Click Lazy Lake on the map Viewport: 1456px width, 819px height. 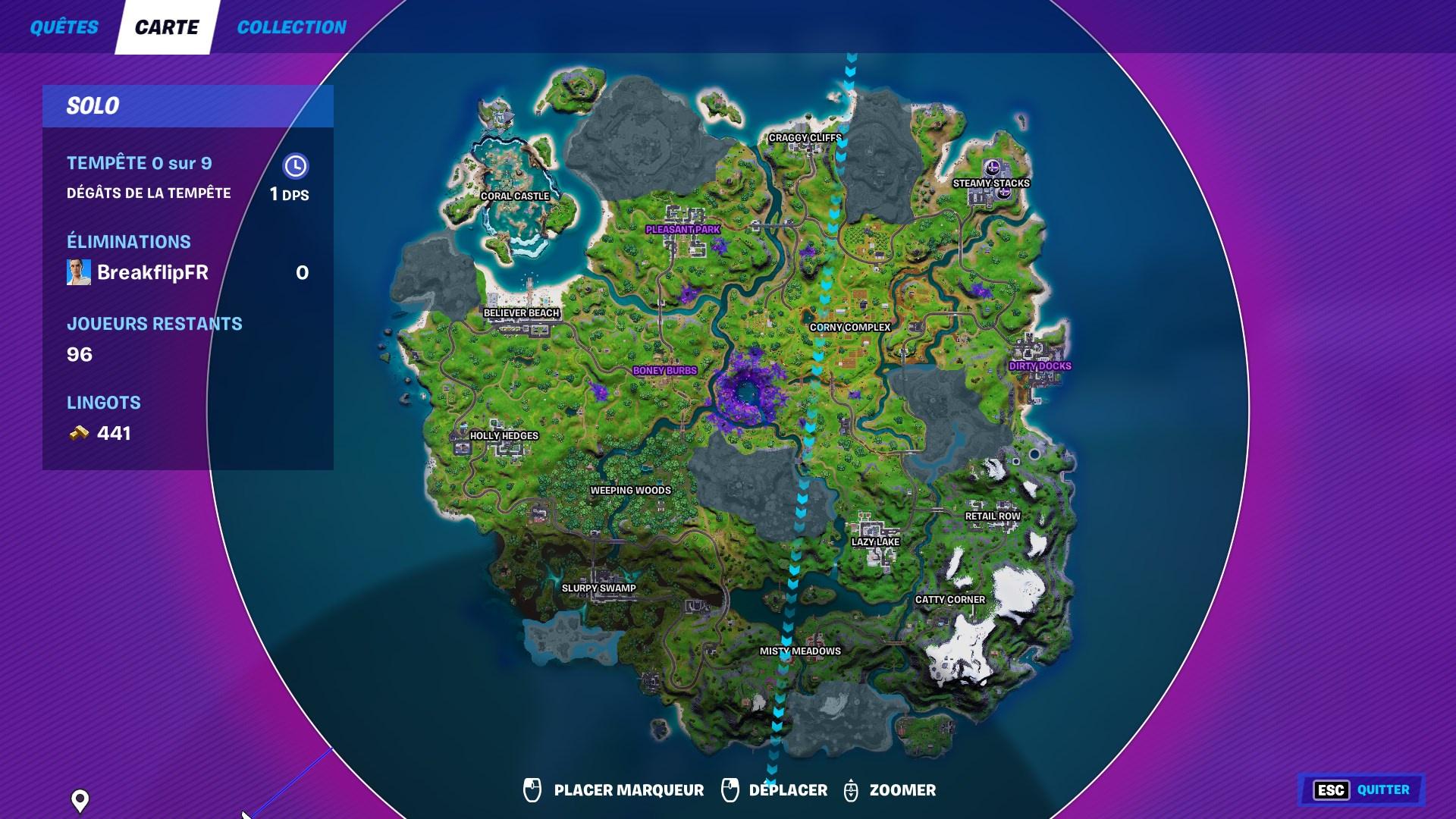point(874,542)
